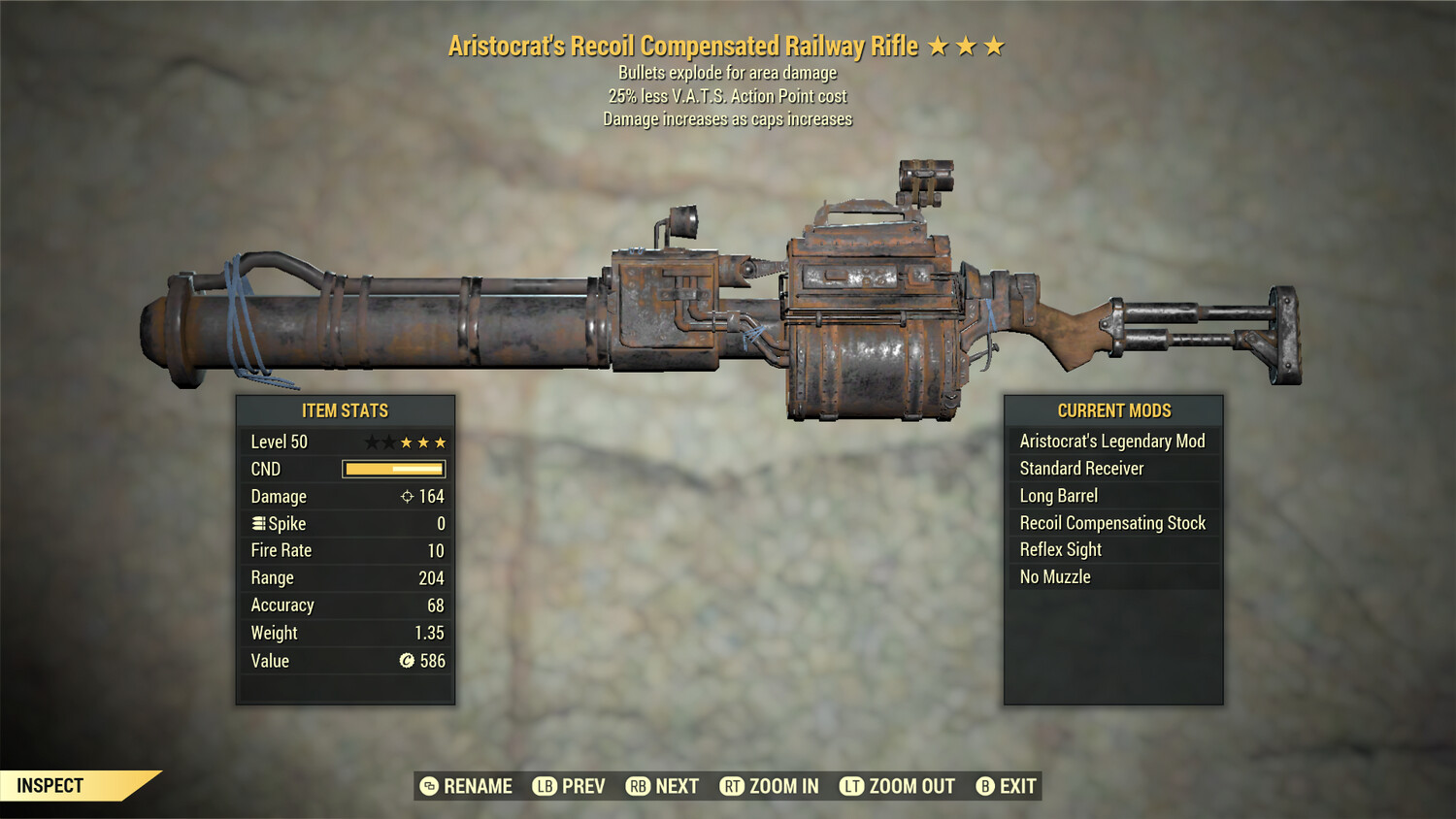
Task: Click the B icon beside EXIT
Action: pos(985,786)
